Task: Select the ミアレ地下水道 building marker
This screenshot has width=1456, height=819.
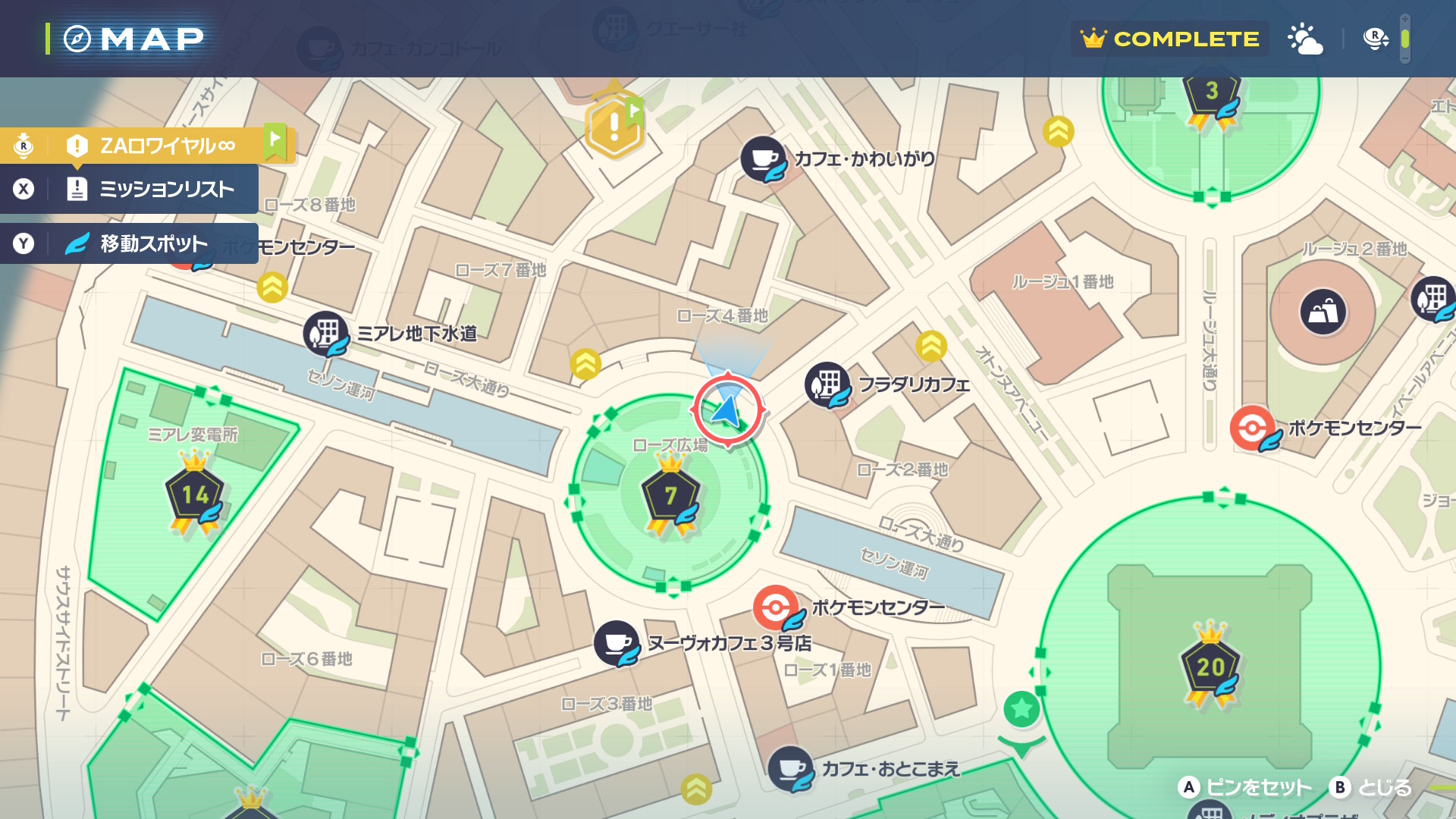Action: click(326, 334)
